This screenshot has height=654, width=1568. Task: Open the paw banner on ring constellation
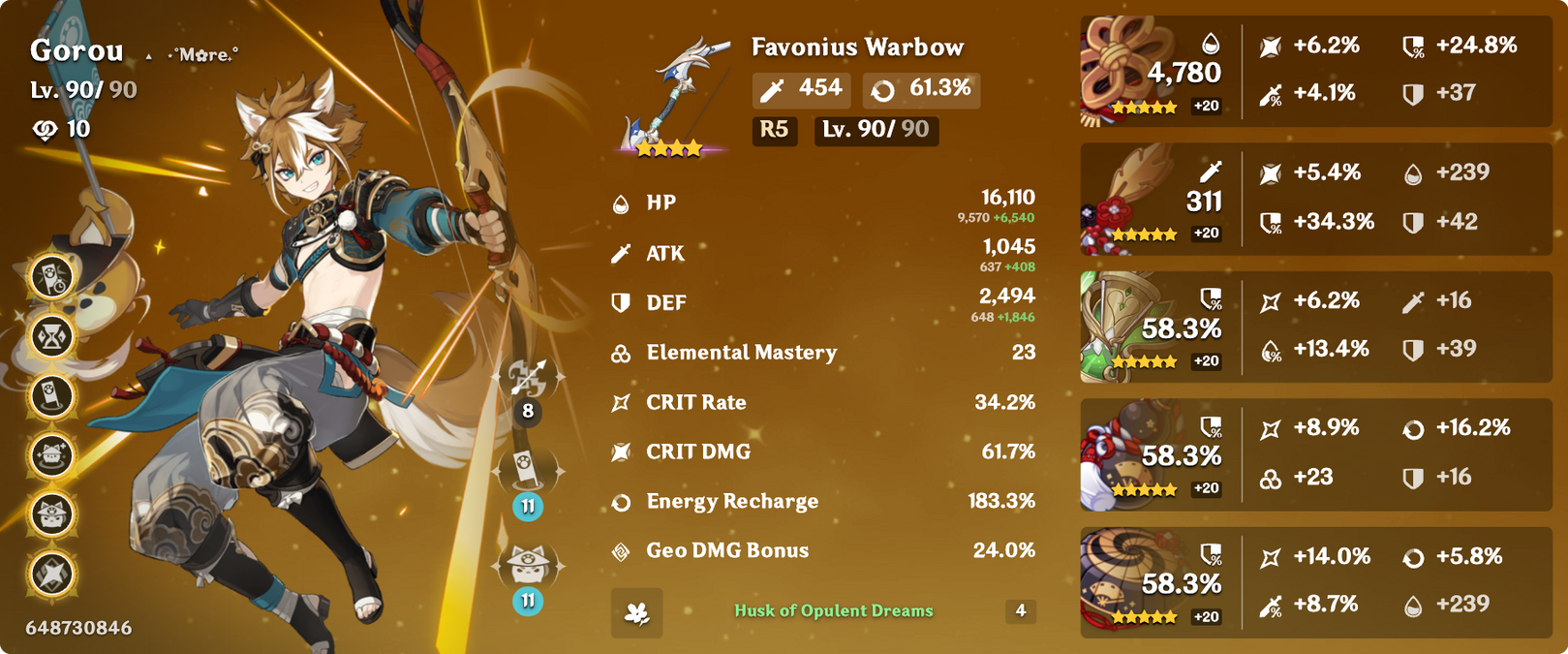pyautogui.click(x=52, y=395)
